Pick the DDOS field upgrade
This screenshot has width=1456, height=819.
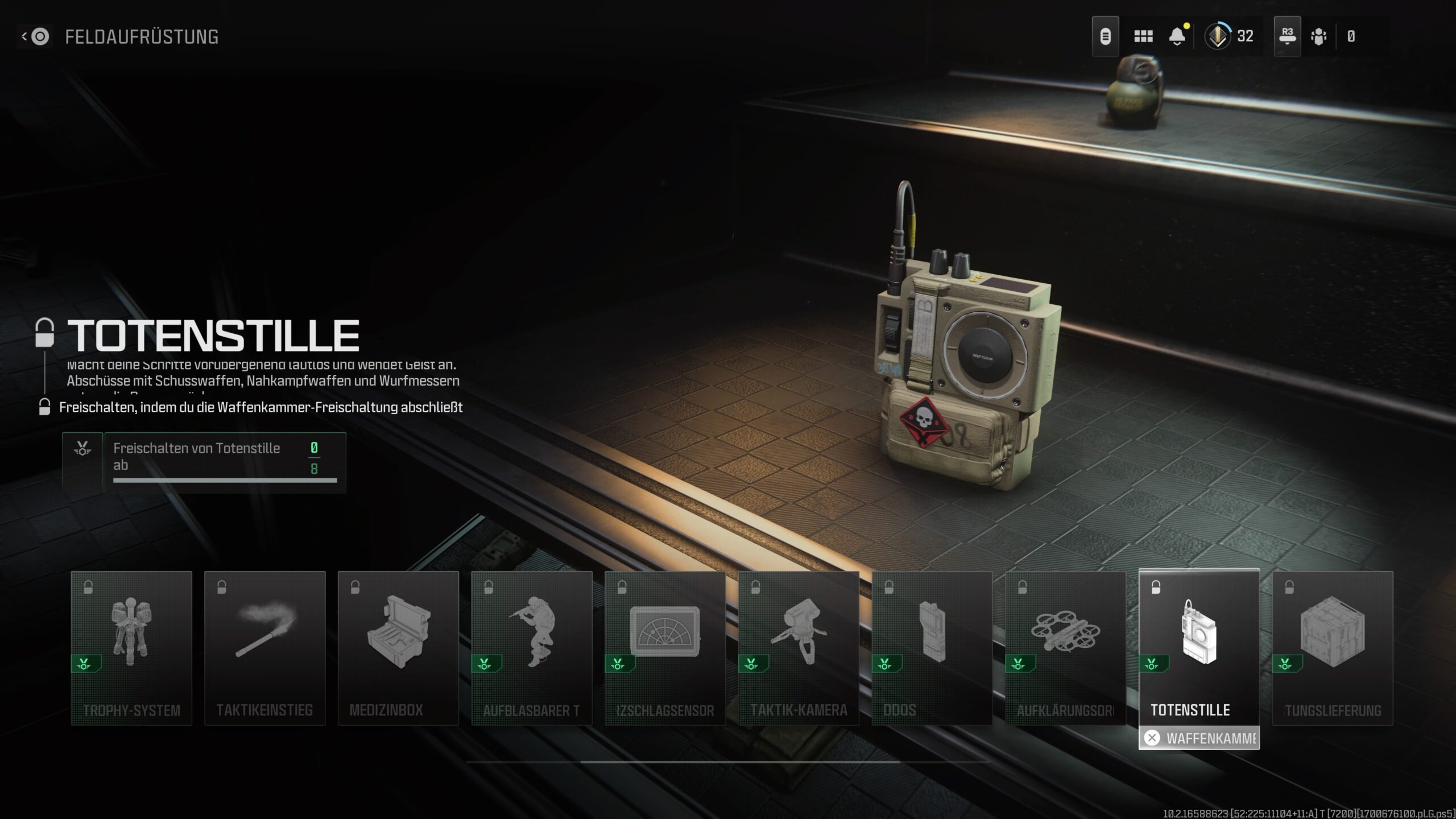(x=932, y=648)
